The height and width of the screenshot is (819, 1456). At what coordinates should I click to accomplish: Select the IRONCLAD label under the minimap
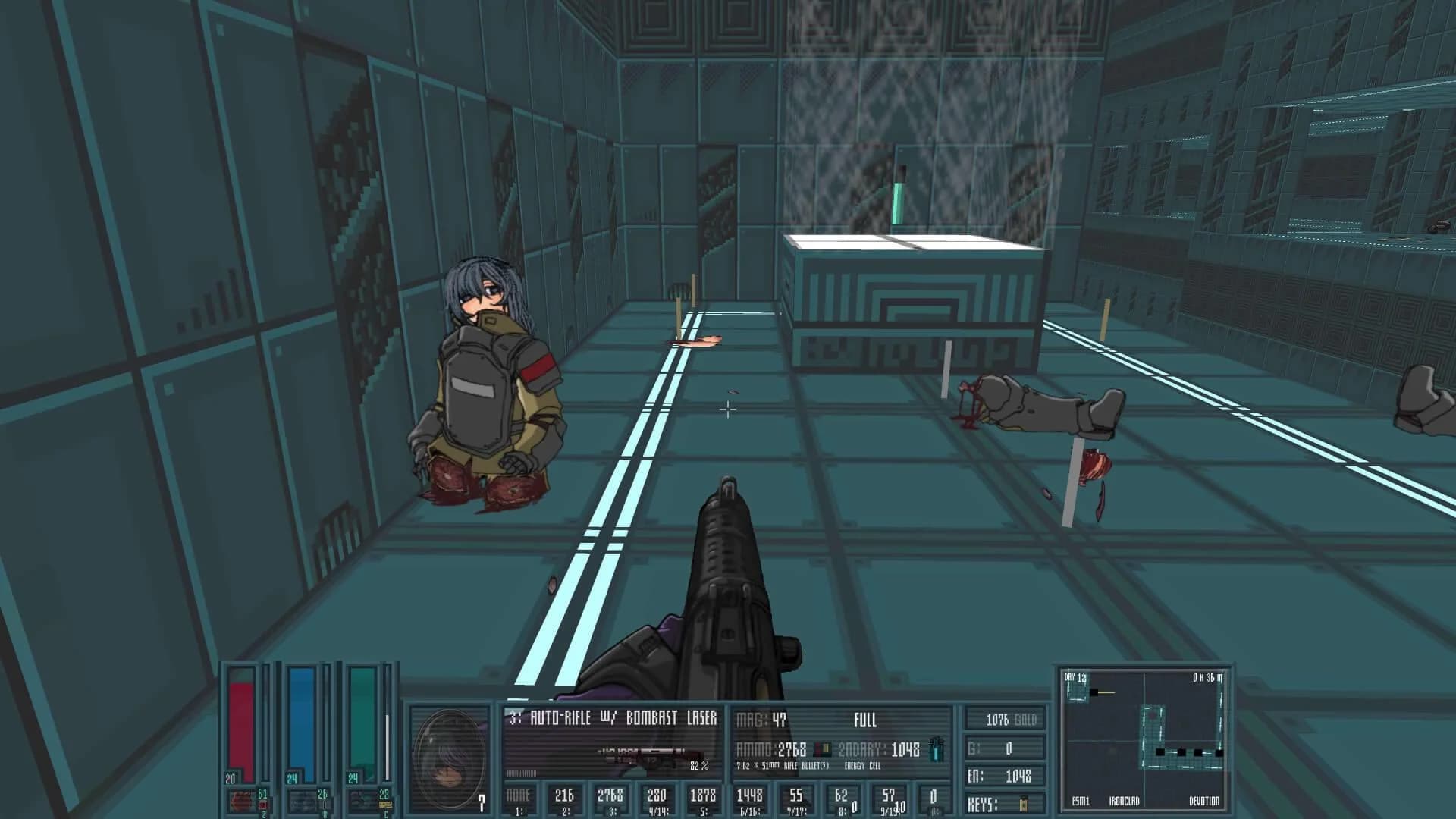[x=1125, y=801]
